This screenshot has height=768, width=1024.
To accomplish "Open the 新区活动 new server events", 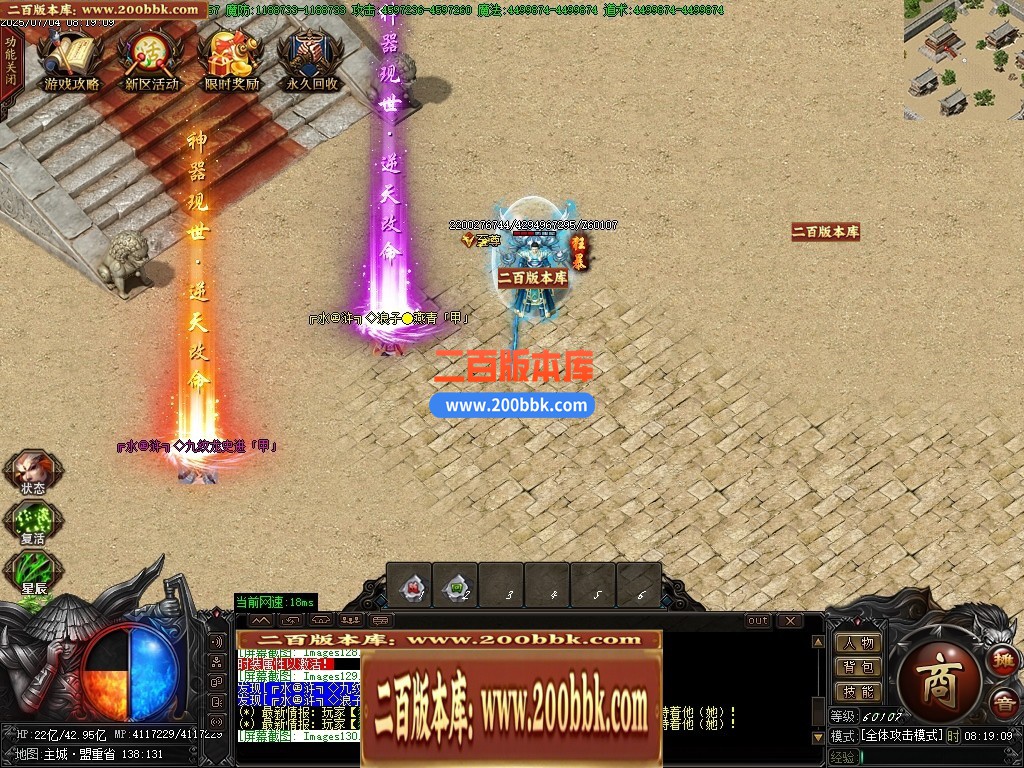I will [x=151, y=60].
